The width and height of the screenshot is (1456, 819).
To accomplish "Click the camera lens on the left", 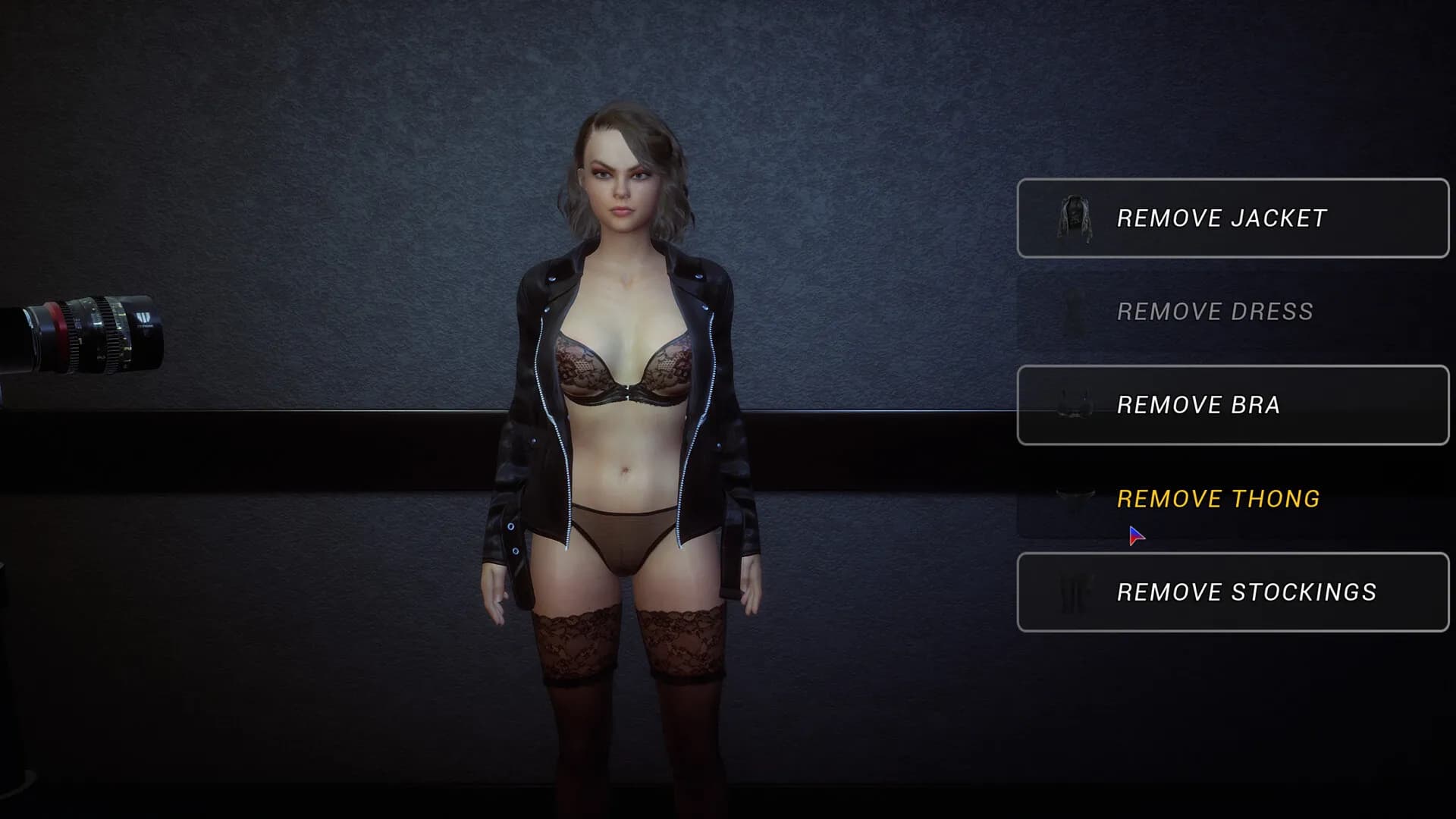I will coord(83,334).
